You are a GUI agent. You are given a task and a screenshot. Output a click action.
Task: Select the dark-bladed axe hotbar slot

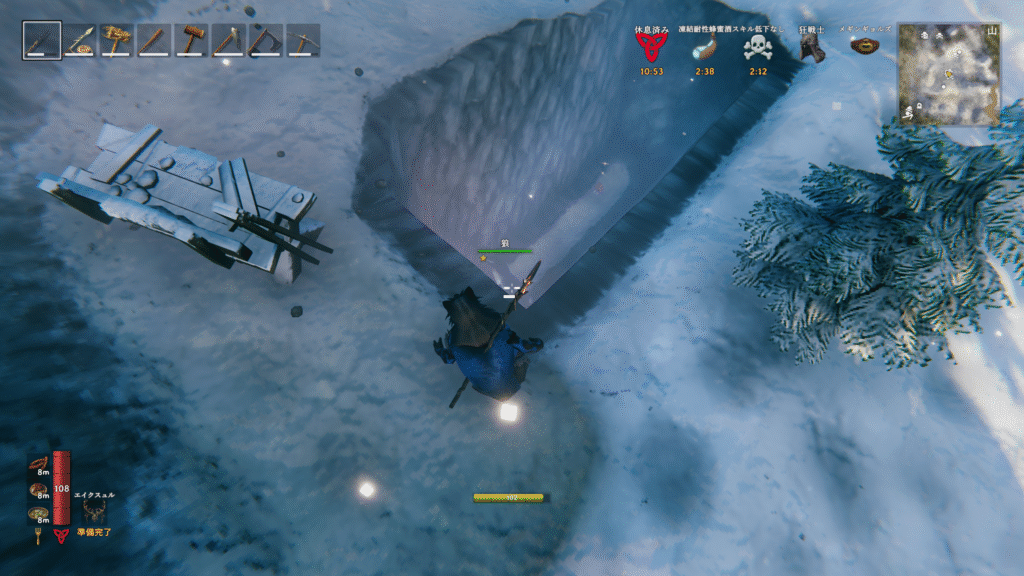(265, 41)
